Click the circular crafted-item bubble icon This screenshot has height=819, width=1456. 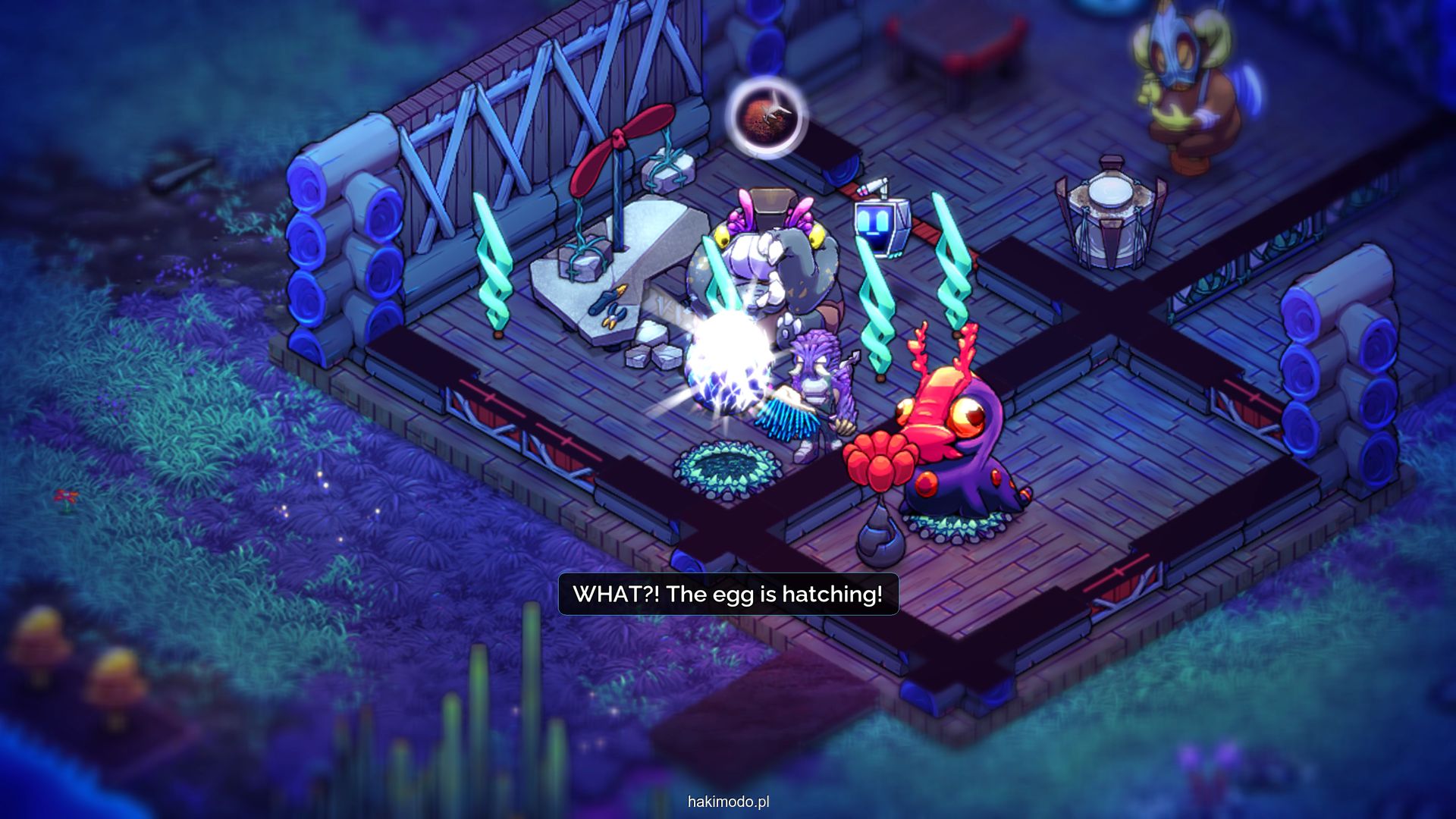point(766,118)
